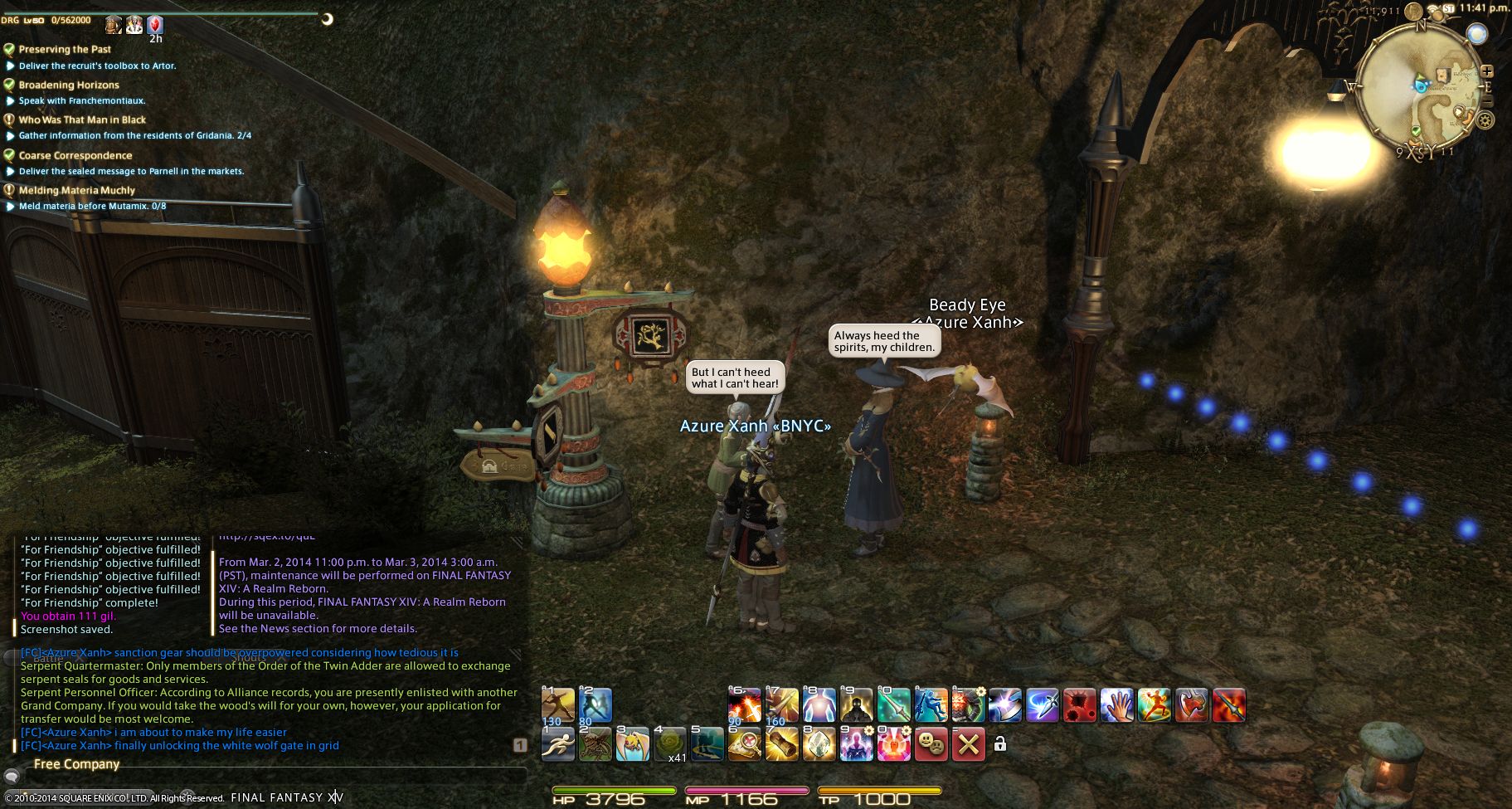Select the "Preserving the Past" quest entry
Image resolution: width=1512 pixels, height=809 pixels.
[65, 50]
